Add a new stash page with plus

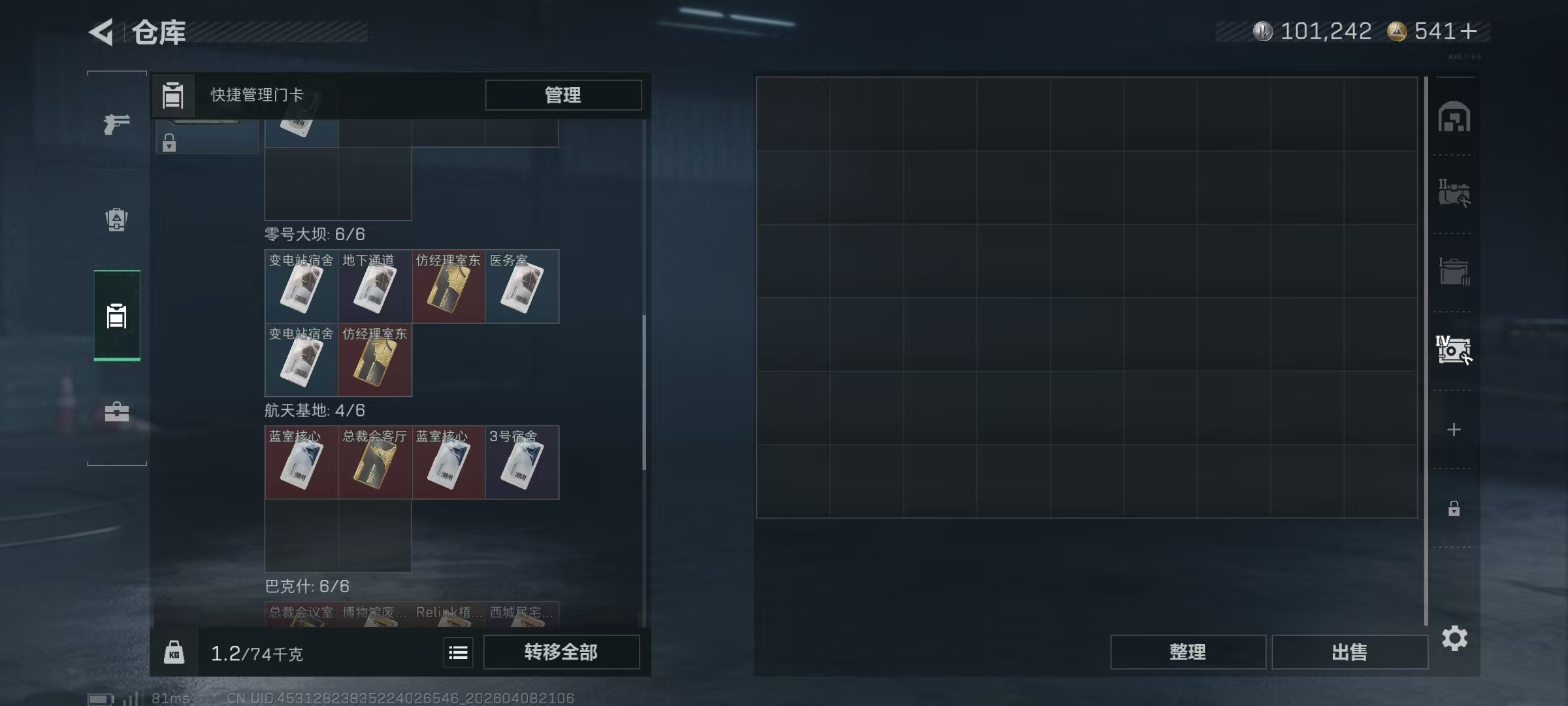point(1454,429)
